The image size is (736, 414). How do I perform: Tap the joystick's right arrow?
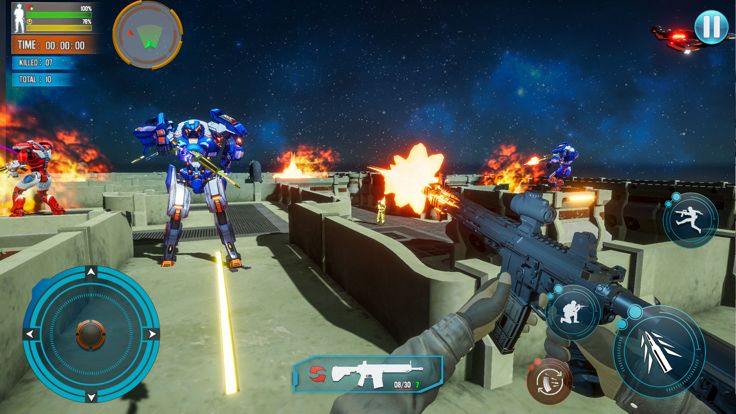coord(152,334)
